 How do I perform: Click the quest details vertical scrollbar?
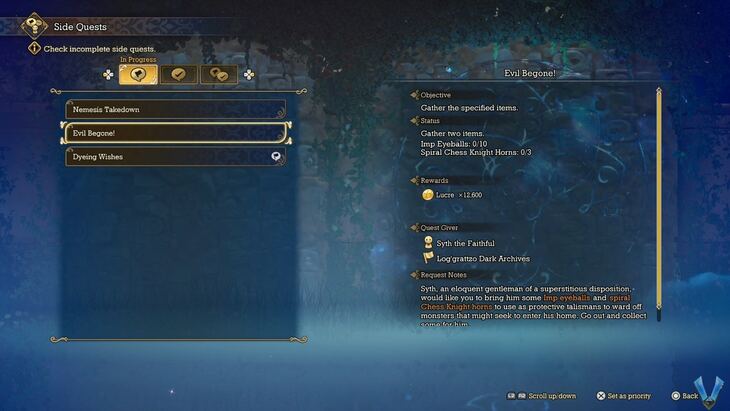(x=659, y=200)
